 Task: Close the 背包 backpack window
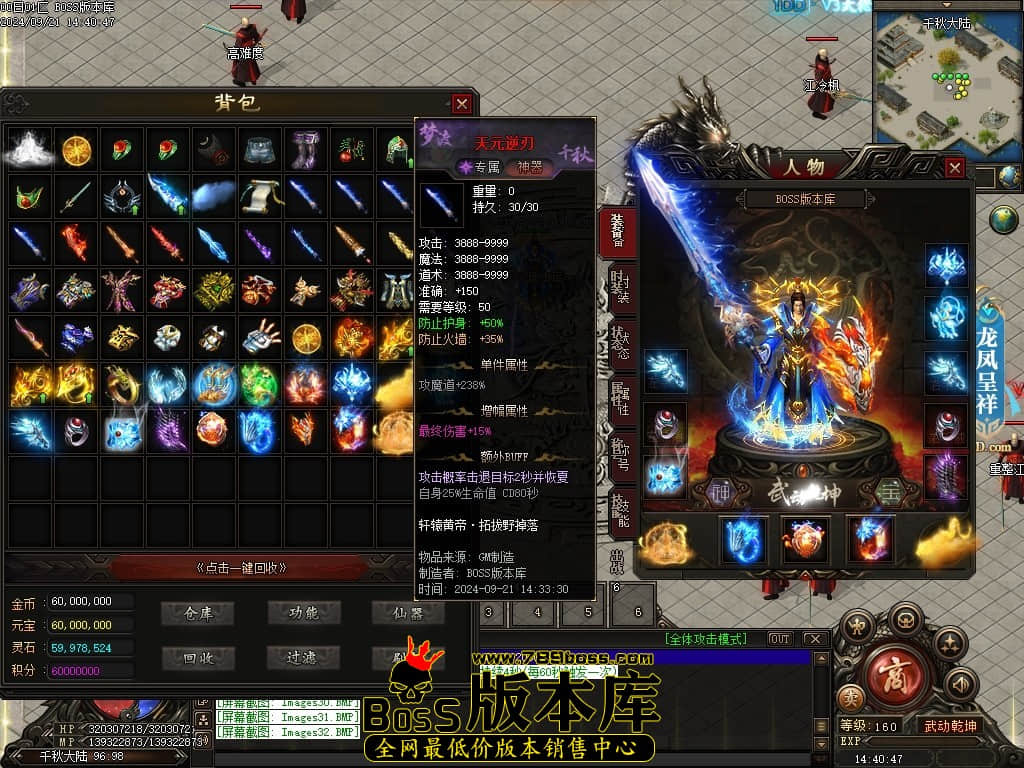pos(461,103)
